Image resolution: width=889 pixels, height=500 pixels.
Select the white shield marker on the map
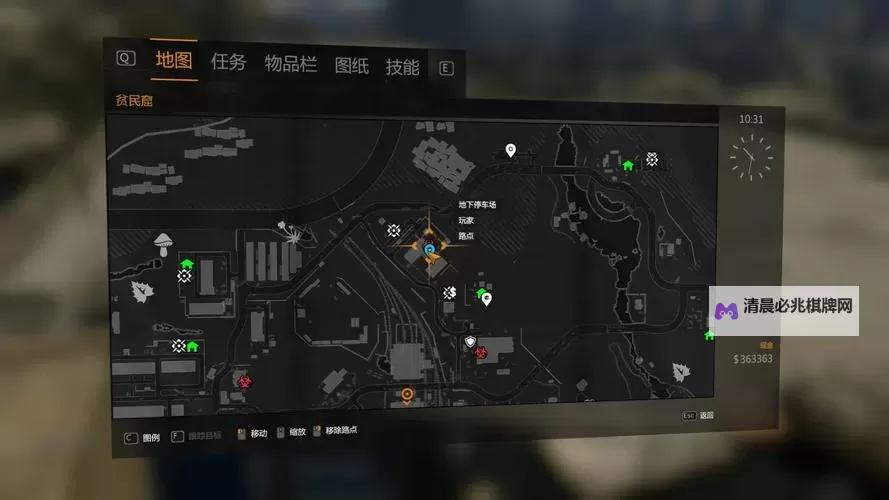[x=470, y=342]
